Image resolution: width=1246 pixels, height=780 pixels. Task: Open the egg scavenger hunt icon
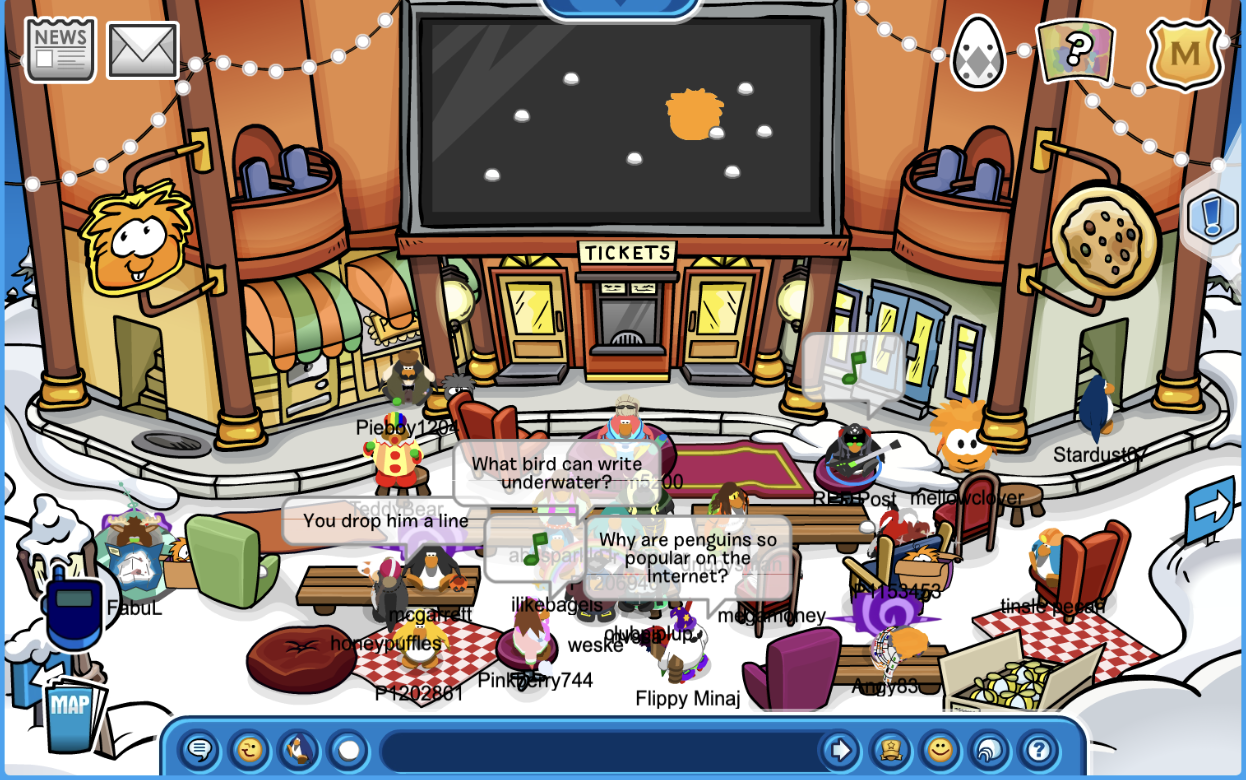pos(977,52)
